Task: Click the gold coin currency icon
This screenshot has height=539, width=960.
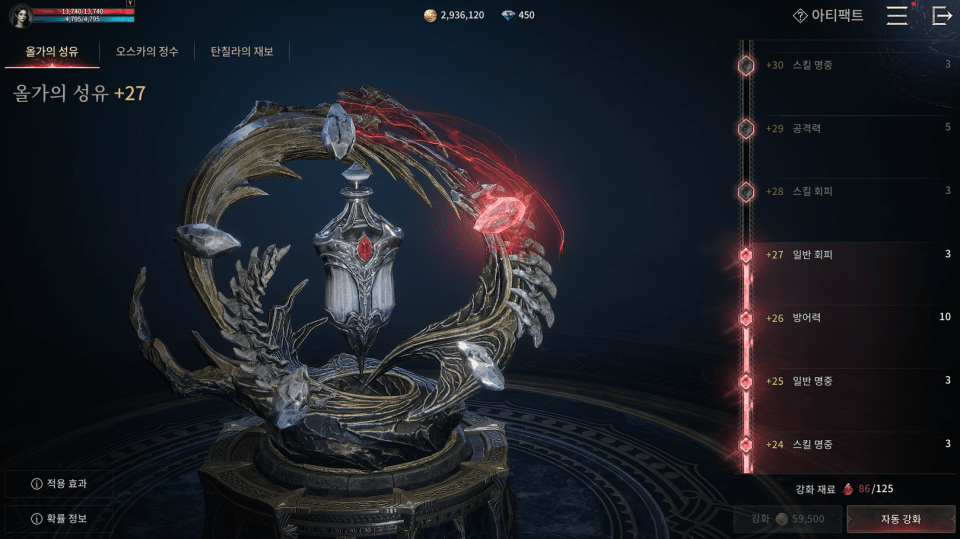Action: pyautogui.click(x=430, y=16)
